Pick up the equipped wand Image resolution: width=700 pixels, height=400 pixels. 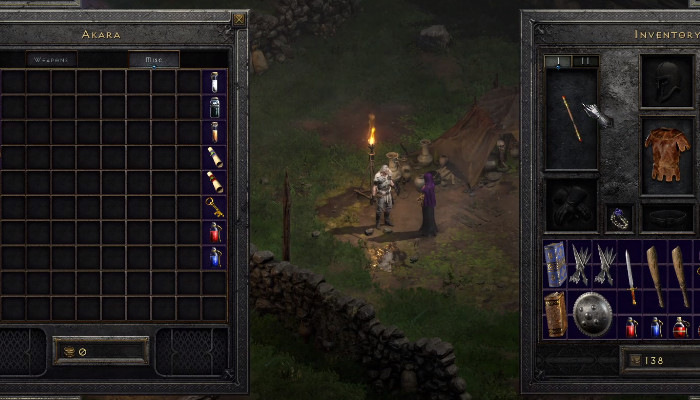coord(571,118)
